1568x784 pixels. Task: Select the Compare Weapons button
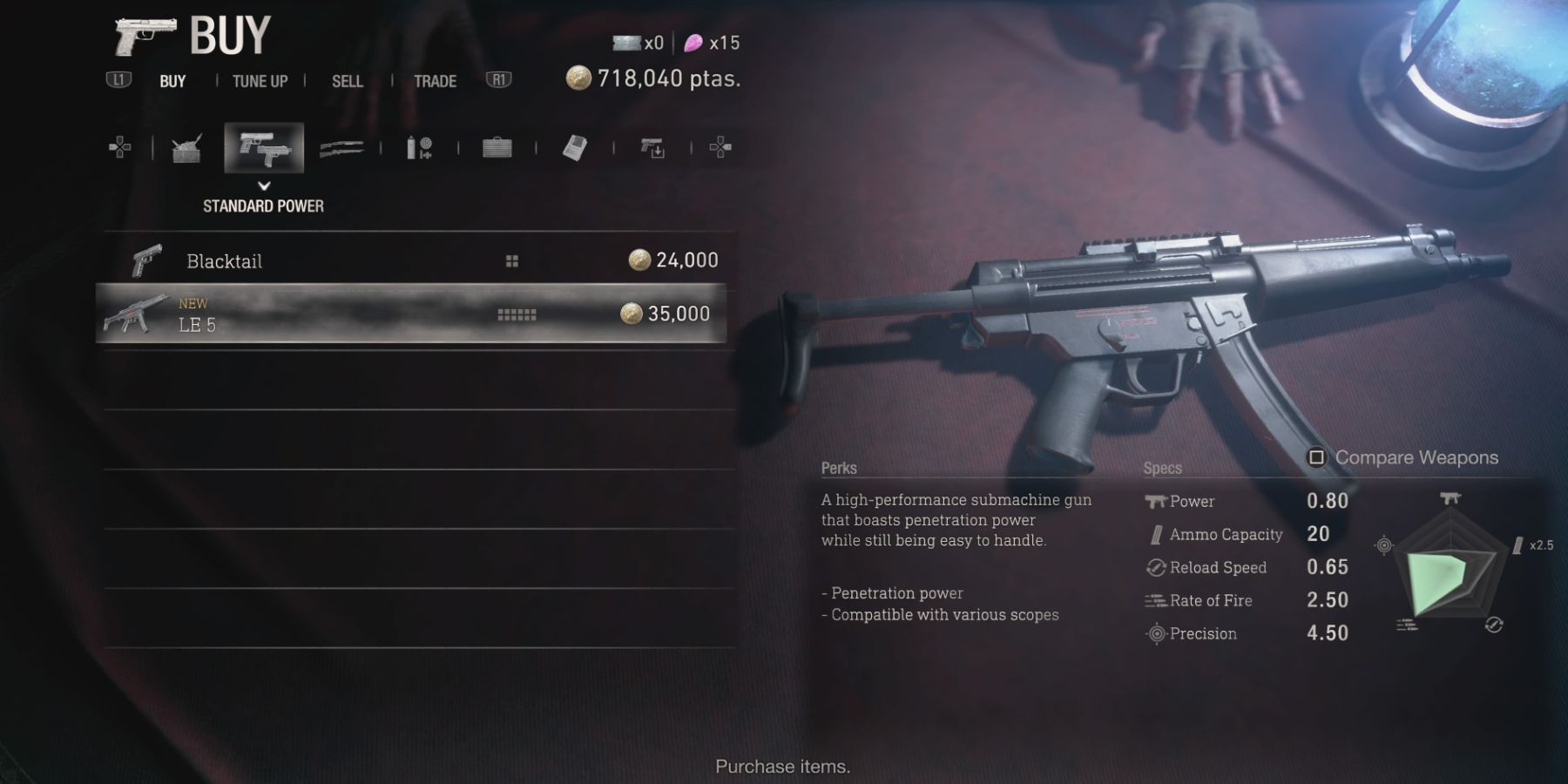pos(1404,457)
